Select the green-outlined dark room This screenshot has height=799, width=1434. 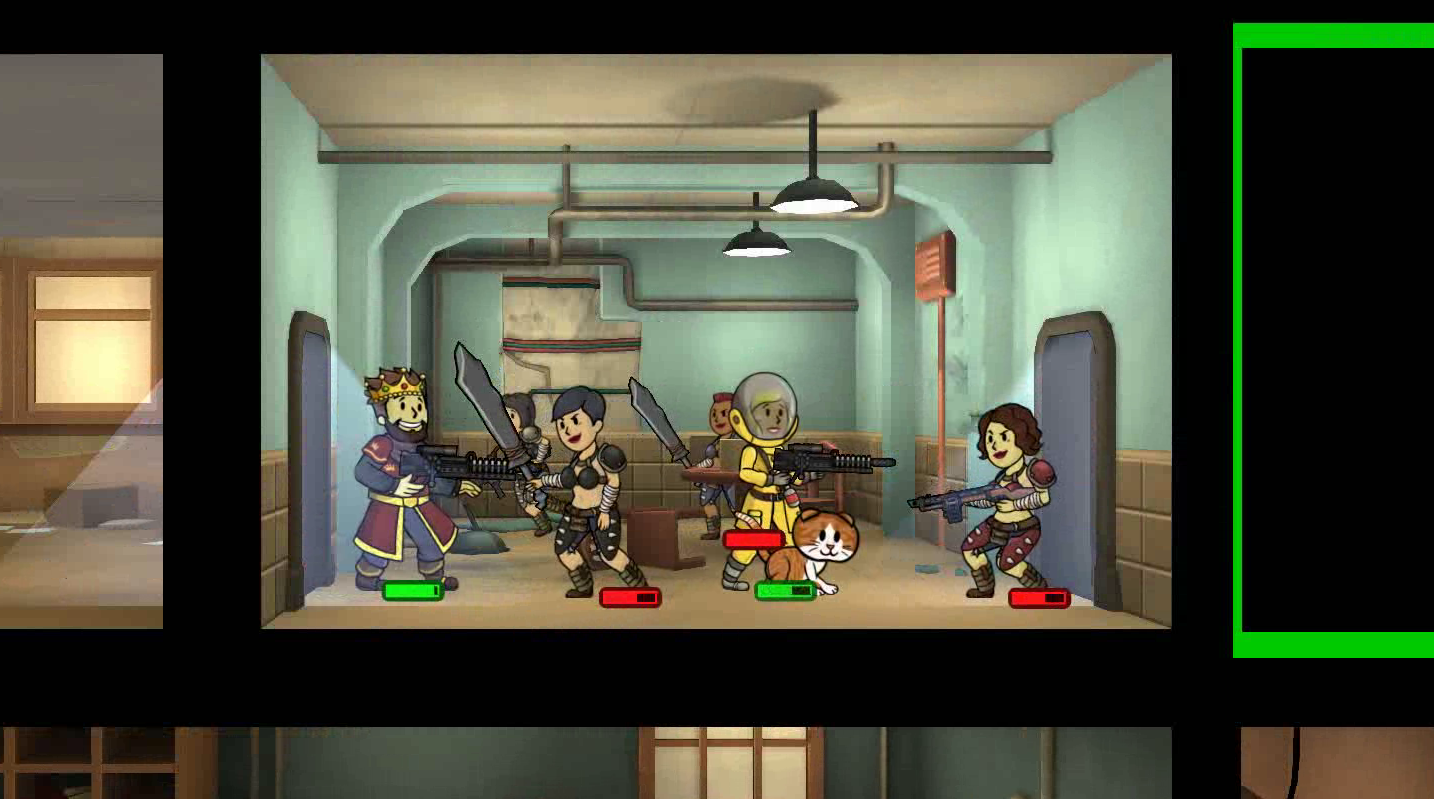[1337, 340]
